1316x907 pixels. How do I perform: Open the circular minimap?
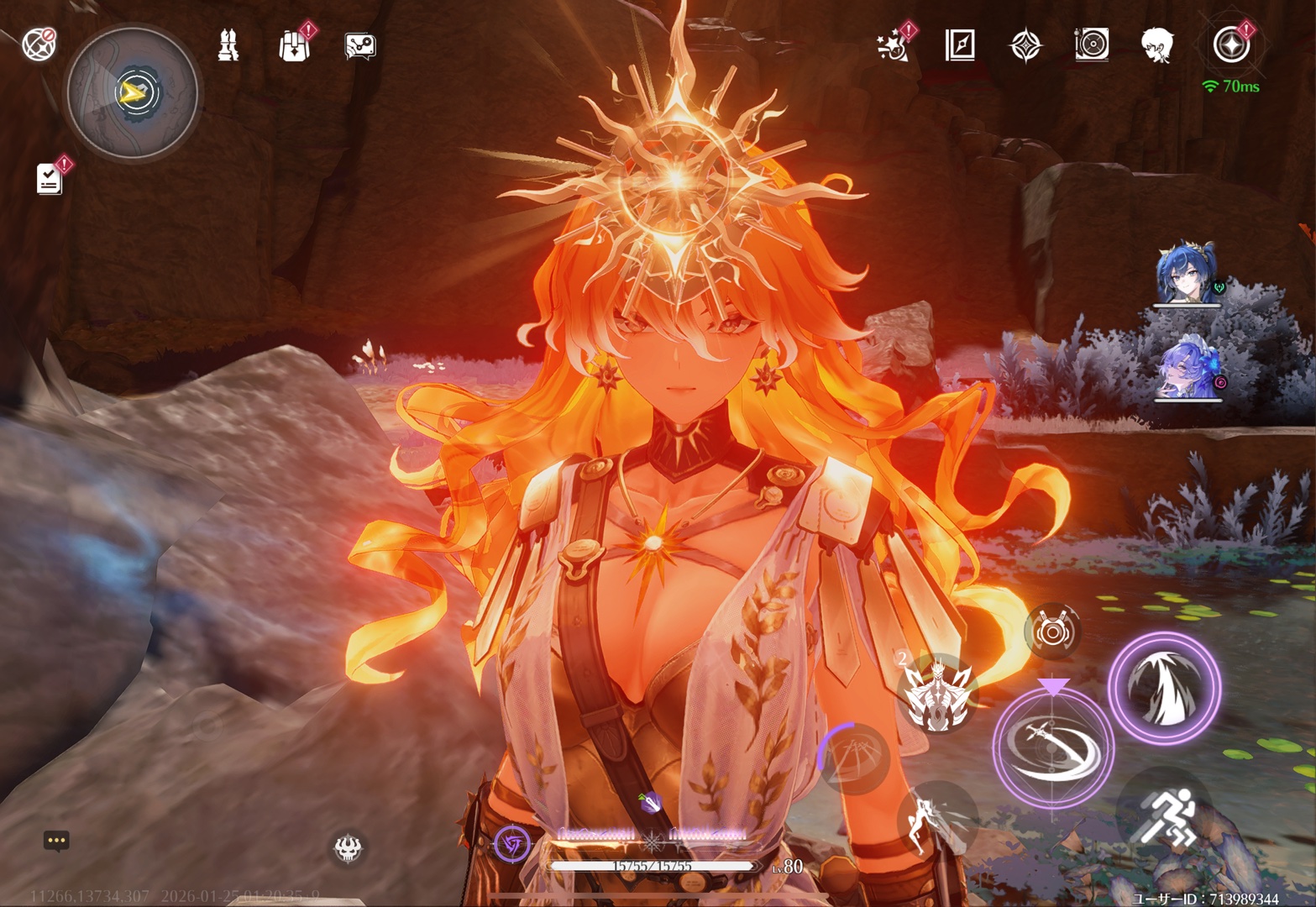pyautogui.click(x=133, y=93)
